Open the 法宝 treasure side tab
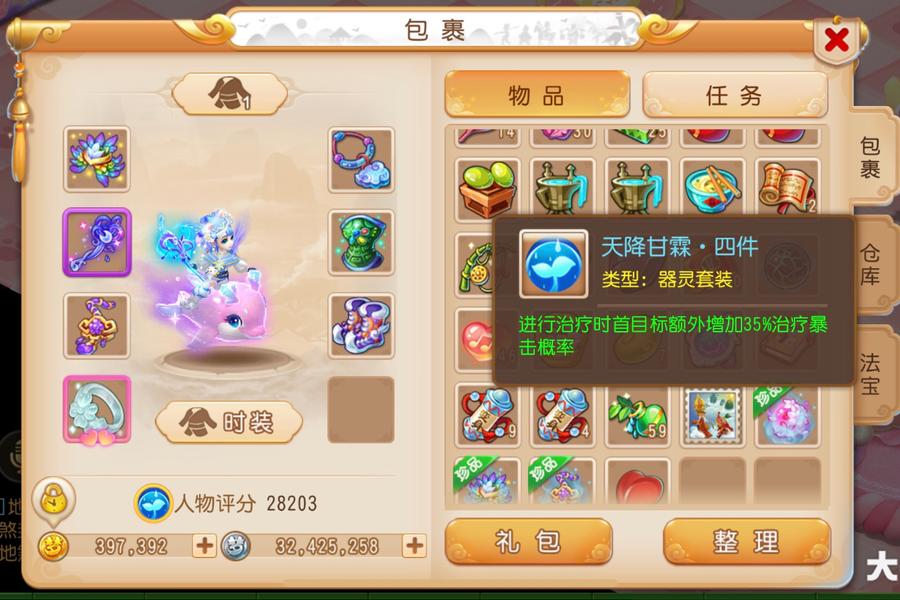Viewport: 900px width, 600px height. (x=870, y=371)
